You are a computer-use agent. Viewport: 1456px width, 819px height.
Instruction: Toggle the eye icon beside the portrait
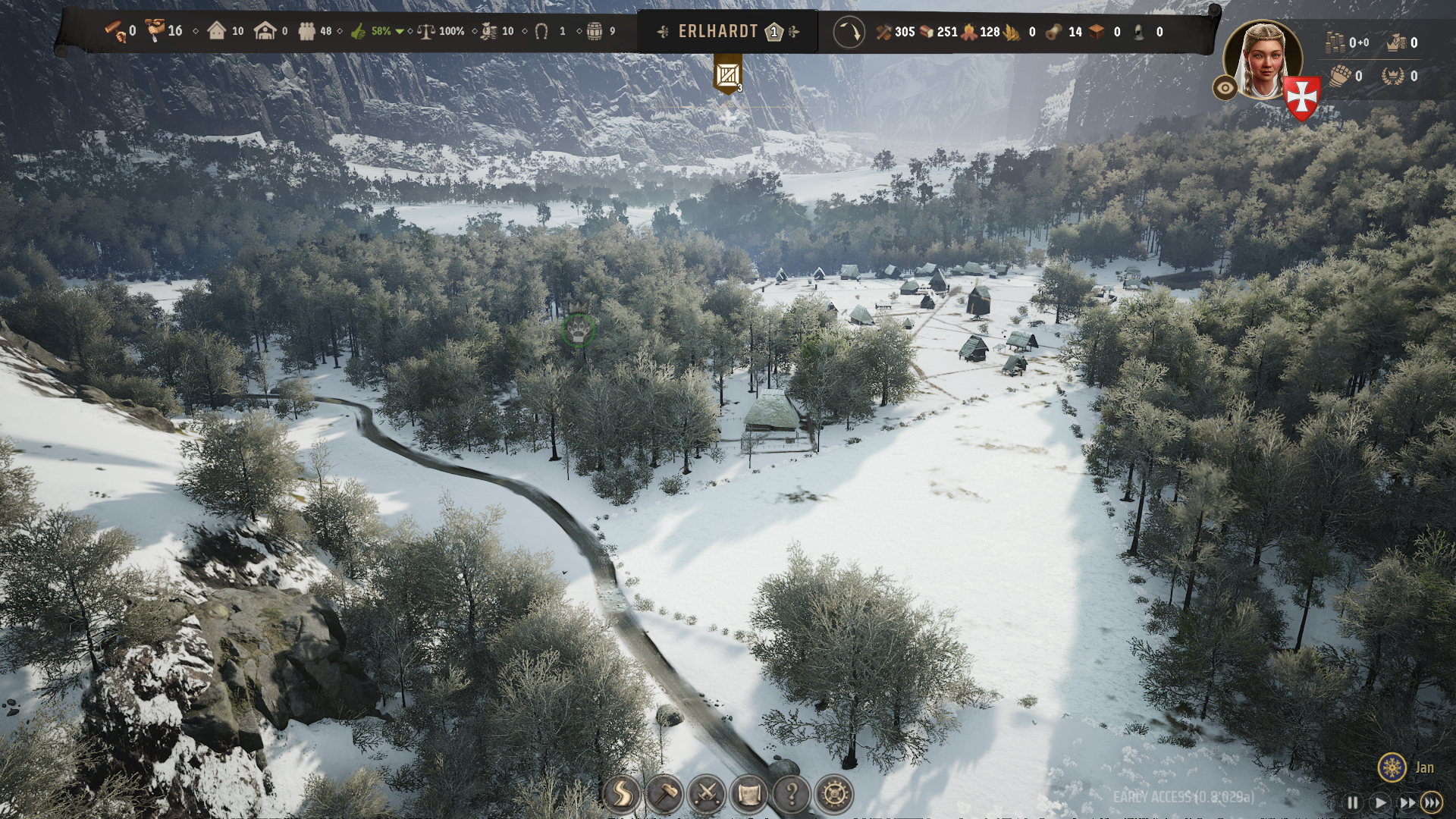click(1225, 88)
